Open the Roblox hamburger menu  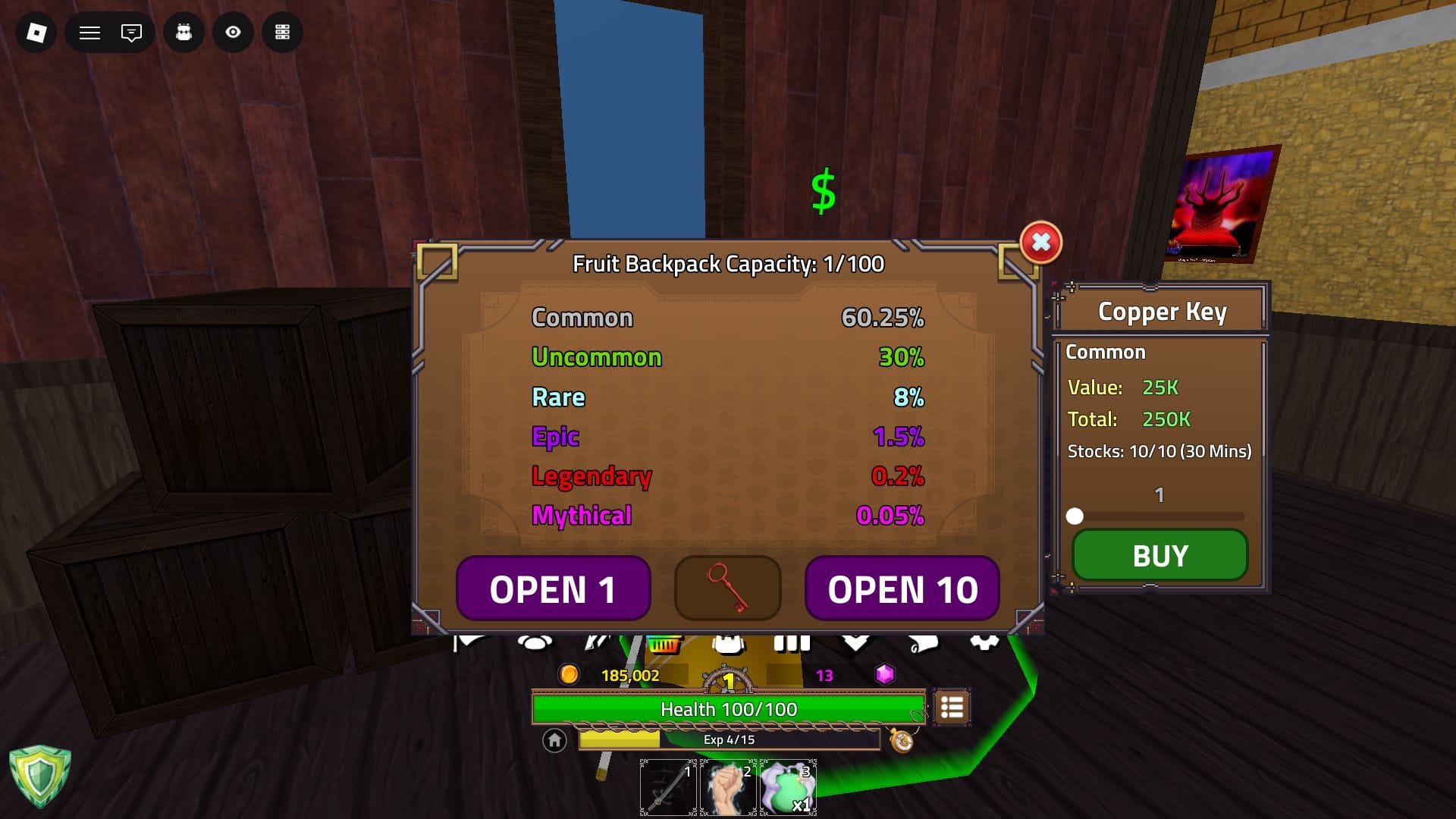tap(89, 33)
